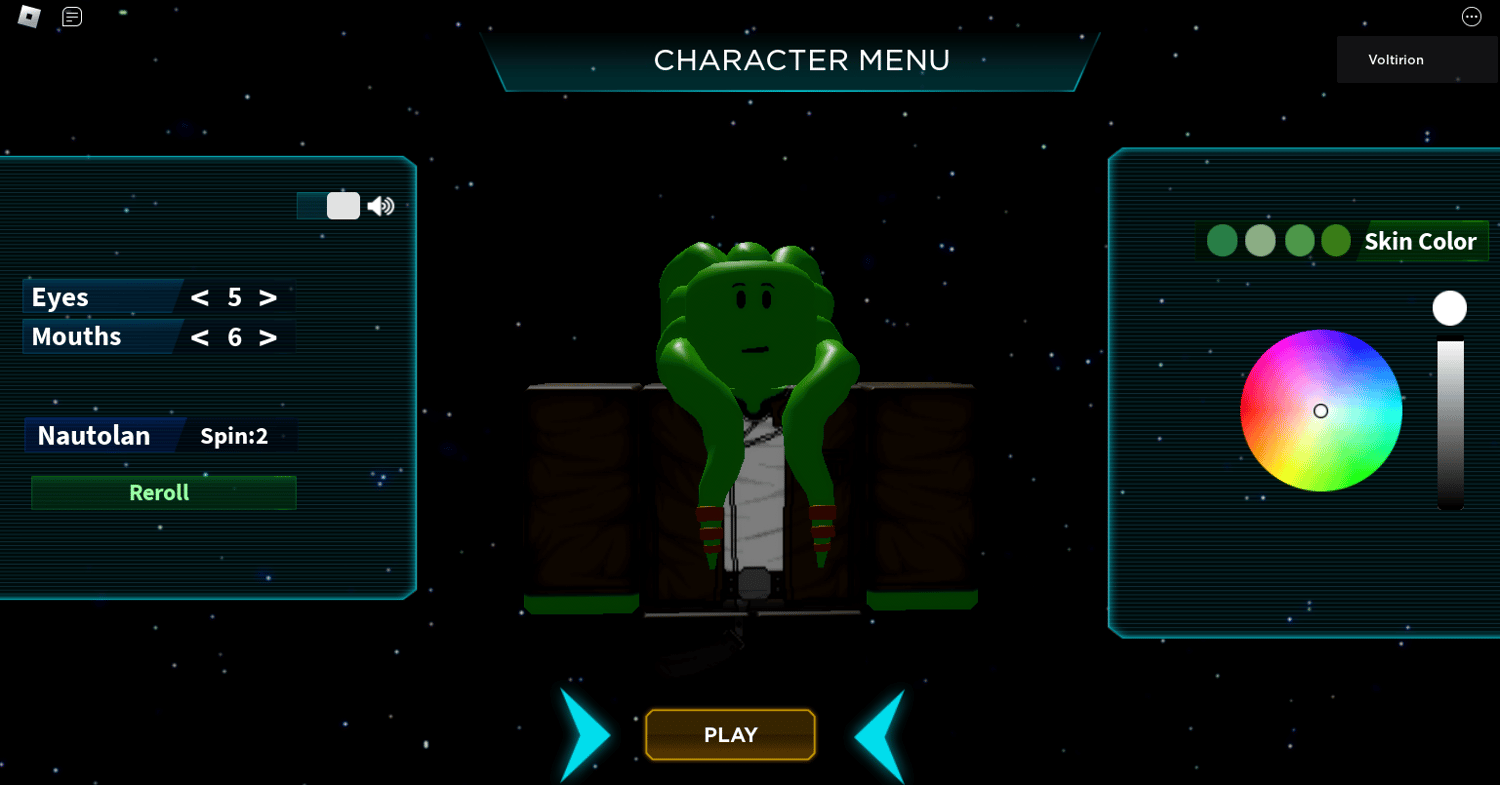1500x785 pixels.
Task: Reroll the Nautolan species
Action: click(x=163, y=493)
